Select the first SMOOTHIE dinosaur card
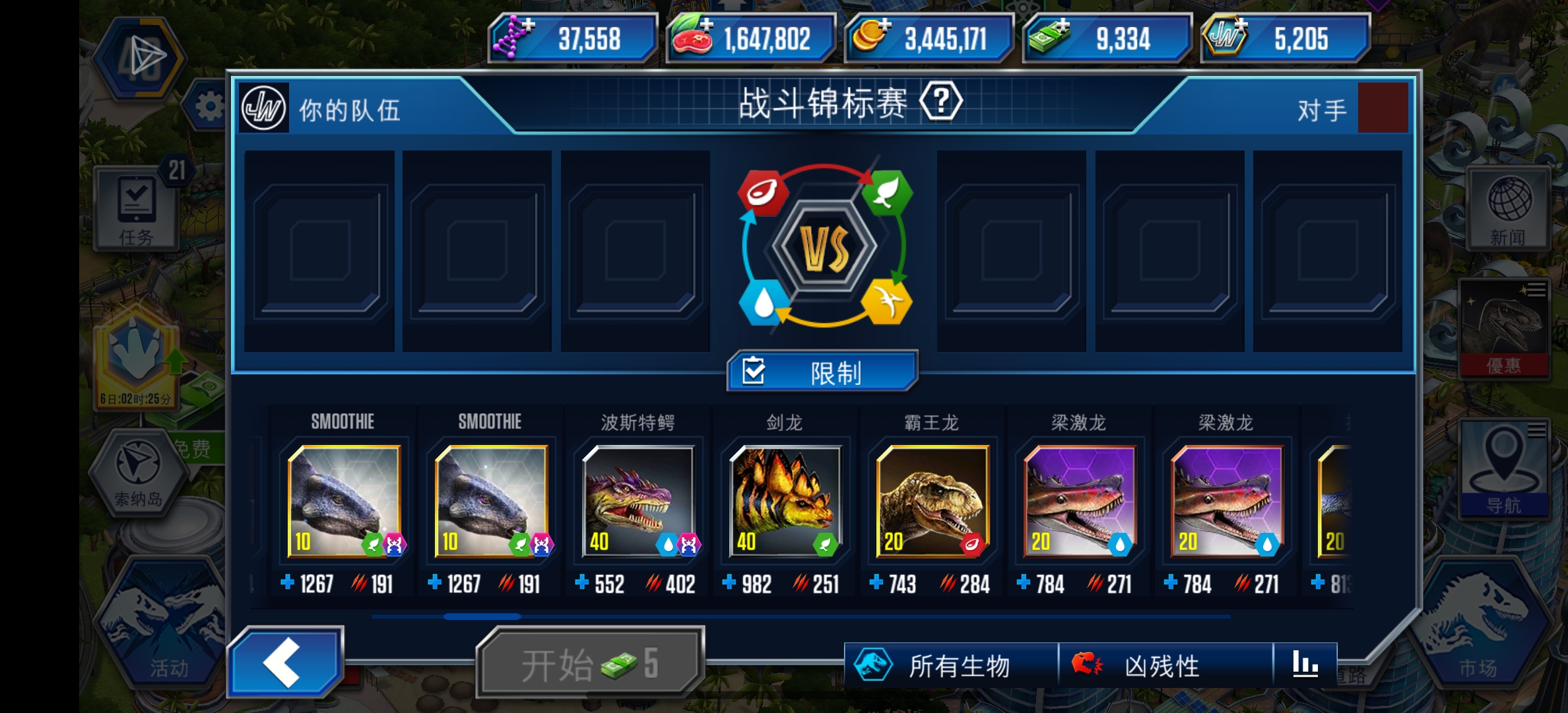The image size is (1568, 713). (343, 502)
